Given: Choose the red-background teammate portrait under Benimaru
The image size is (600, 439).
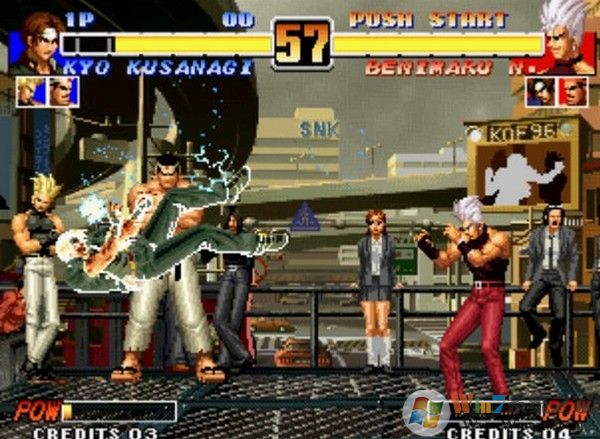Looking at the screenshot, I should coord(574,92).
